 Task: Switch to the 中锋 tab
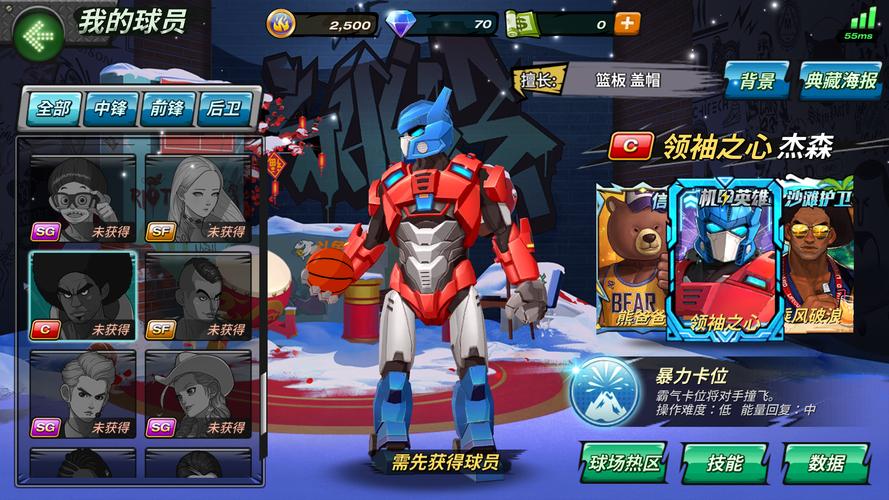tap(110, 109)
